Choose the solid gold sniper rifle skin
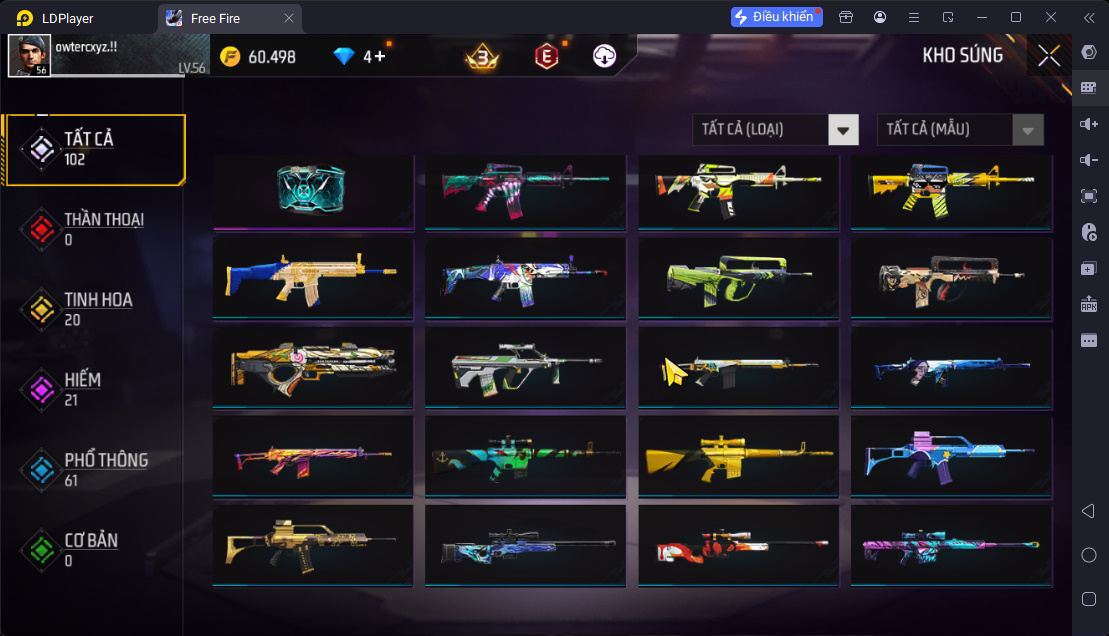 [739, 455]
